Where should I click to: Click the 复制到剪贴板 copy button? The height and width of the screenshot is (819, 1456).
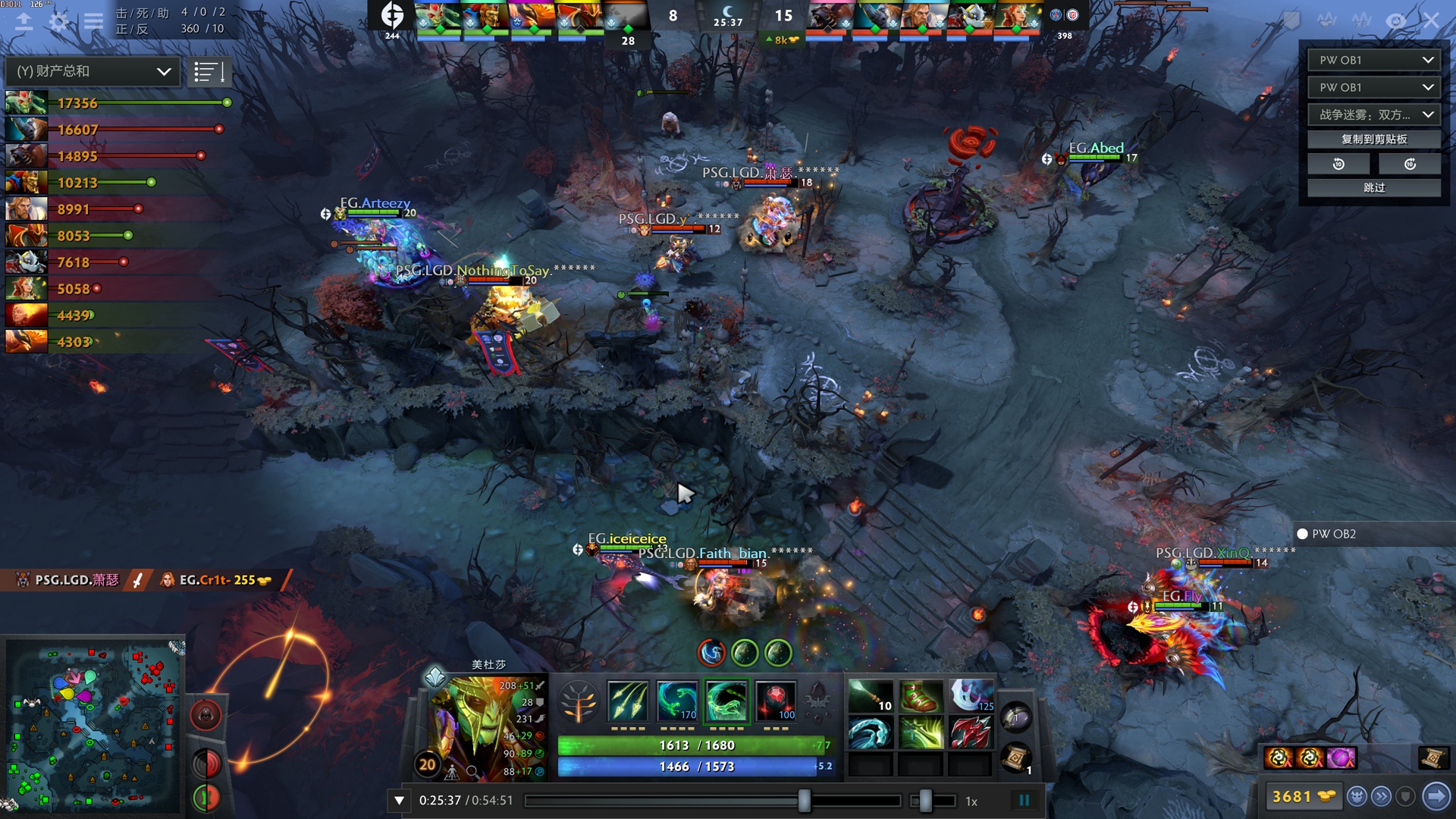1373,140
